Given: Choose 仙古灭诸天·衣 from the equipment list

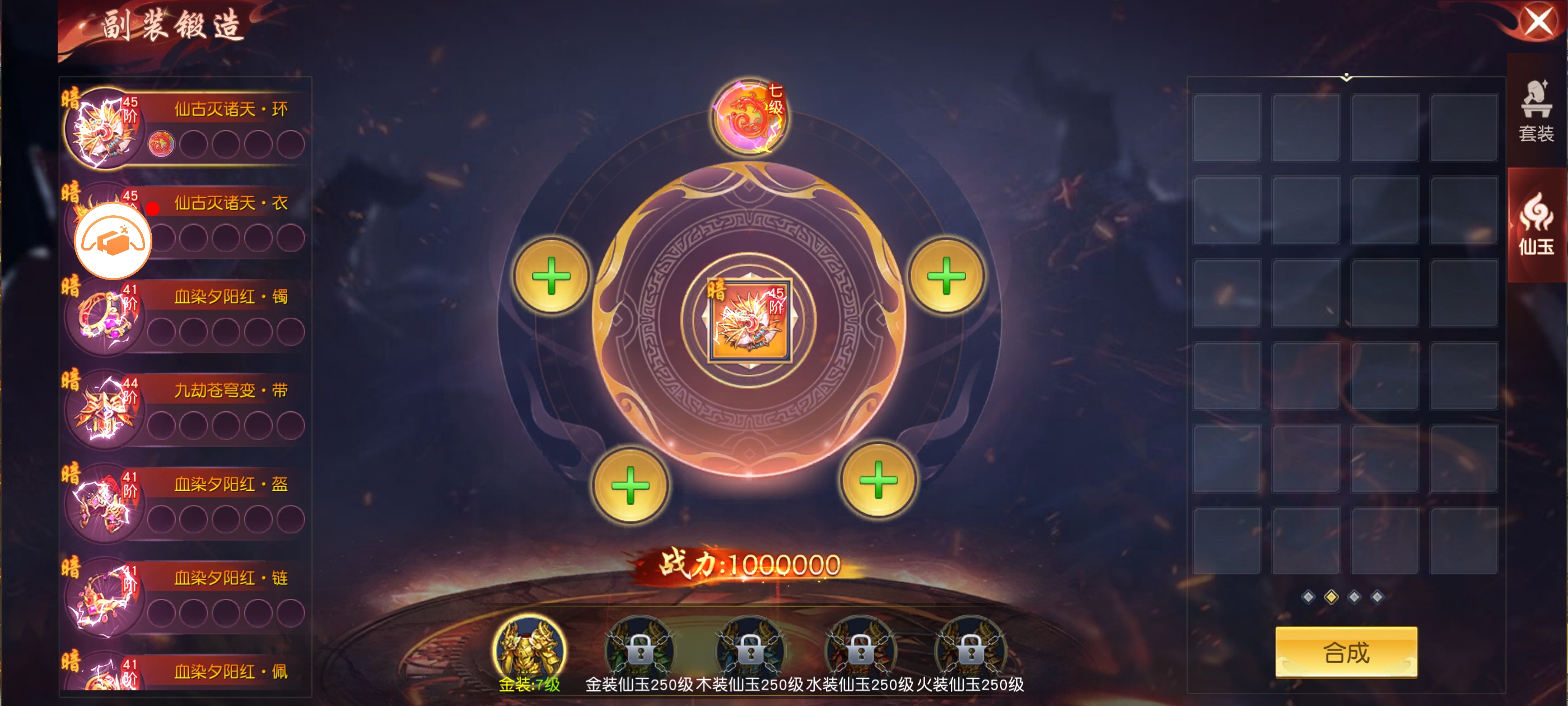Looking at the screenshot, I should click(x=231, y=203).
